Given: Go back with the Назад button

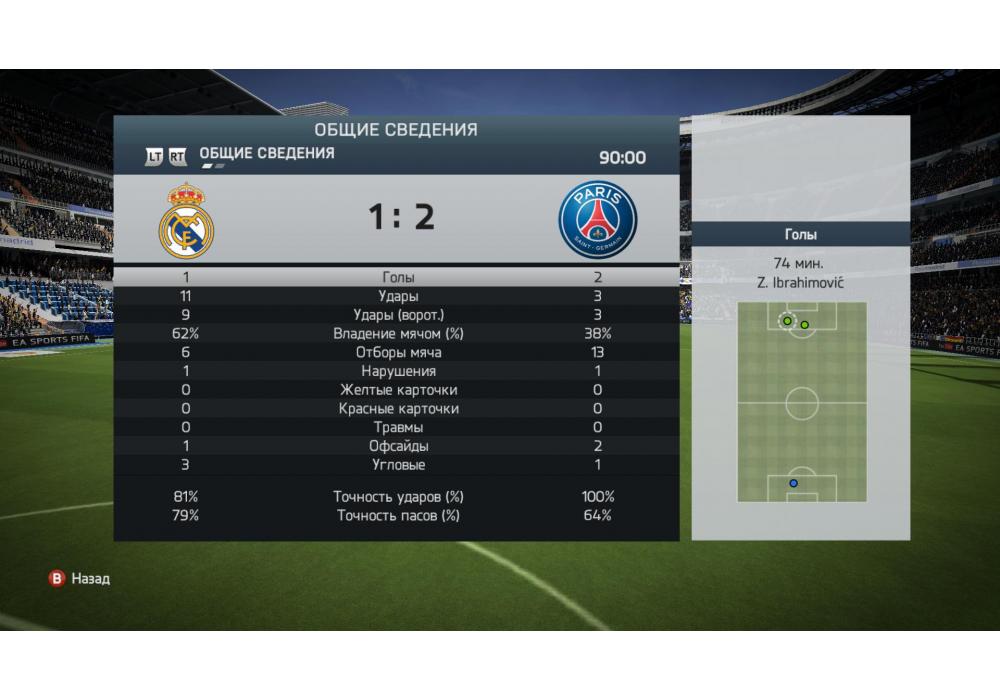Looking at the screenshot, I should pos(80,578).
